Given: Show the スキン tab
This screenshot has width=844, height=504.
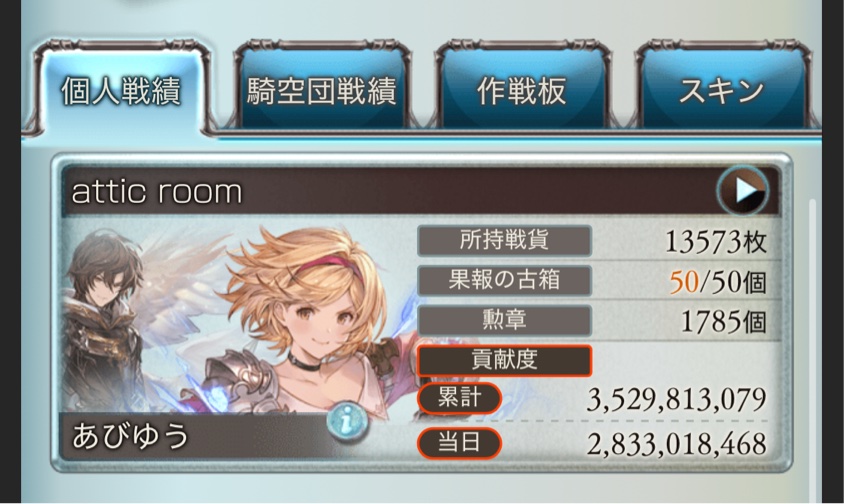Looking at the screenshot, I should tap(720, 92).
